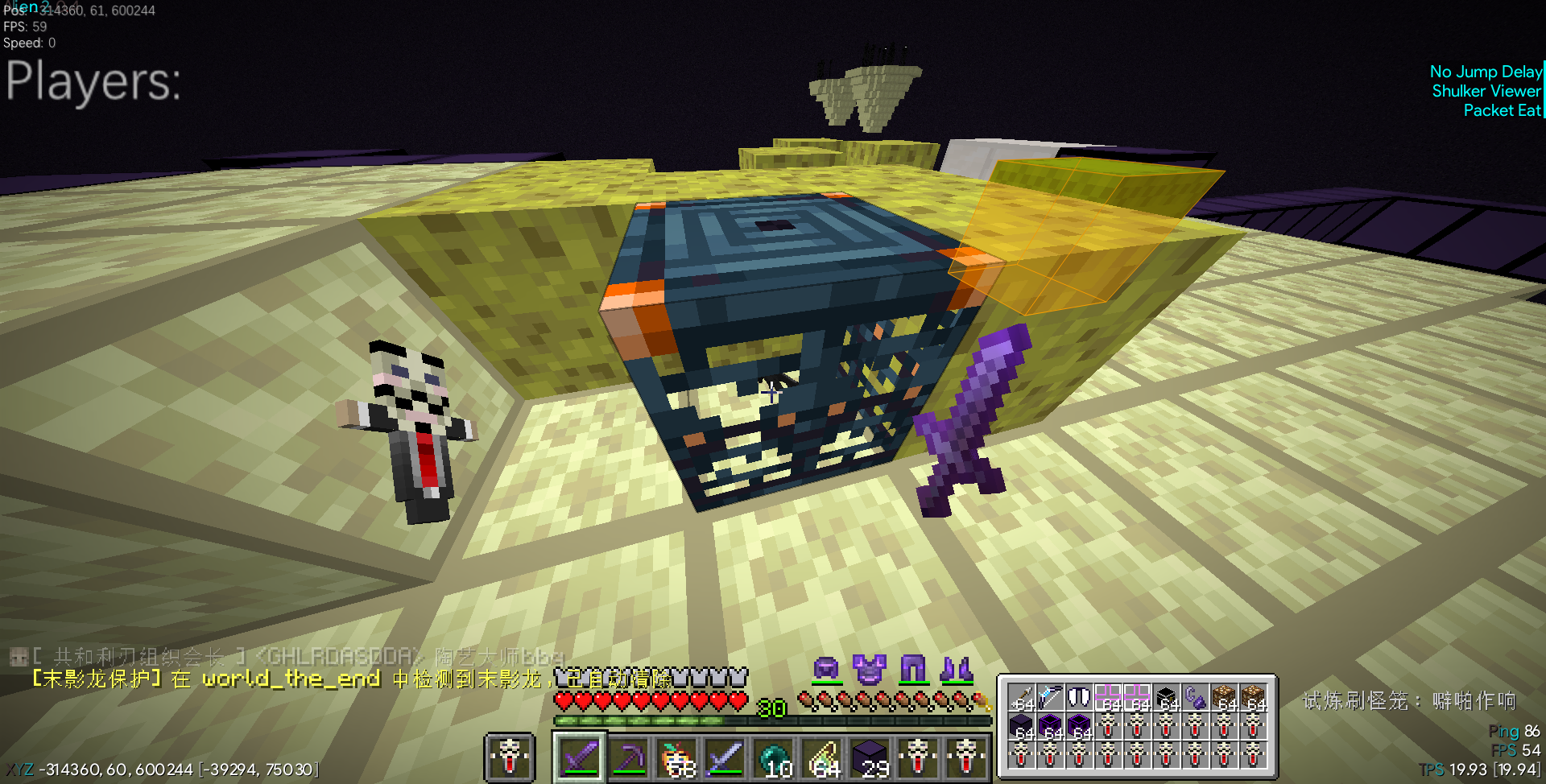
Task: Click the arrow stack in inventory panel
Action: point(1022,697)
